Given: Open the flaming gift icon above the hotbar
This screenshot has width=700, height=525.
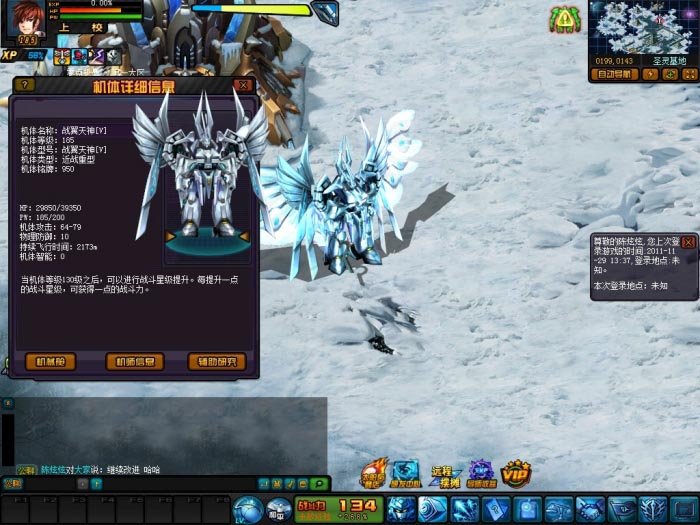Looking at the screenshot, I should tap(373, 474).
